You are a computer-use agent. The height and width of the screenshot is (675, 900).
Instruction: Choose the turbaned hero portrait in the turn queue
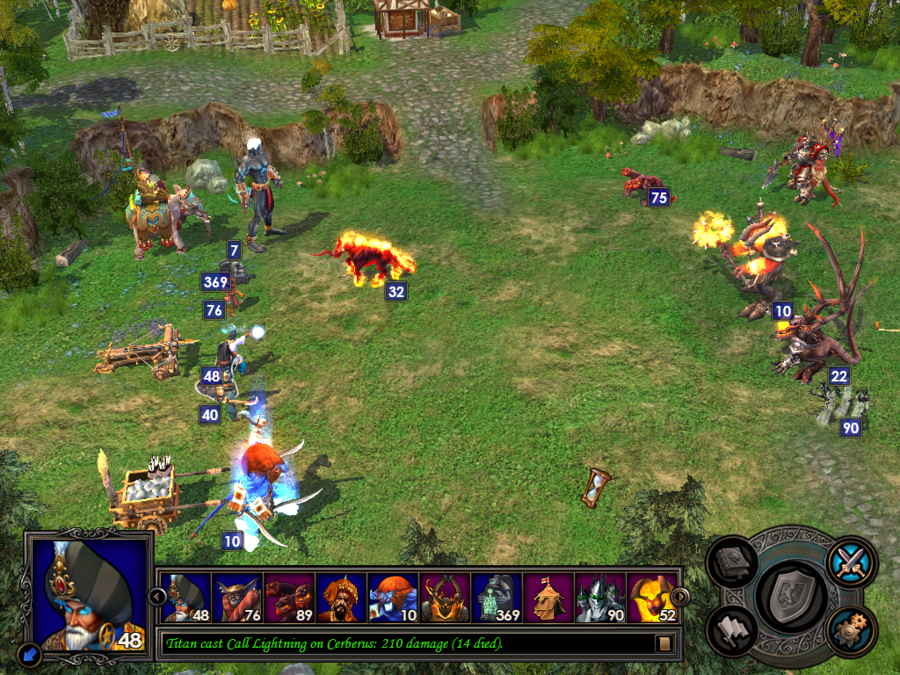(x=342, y=597)
